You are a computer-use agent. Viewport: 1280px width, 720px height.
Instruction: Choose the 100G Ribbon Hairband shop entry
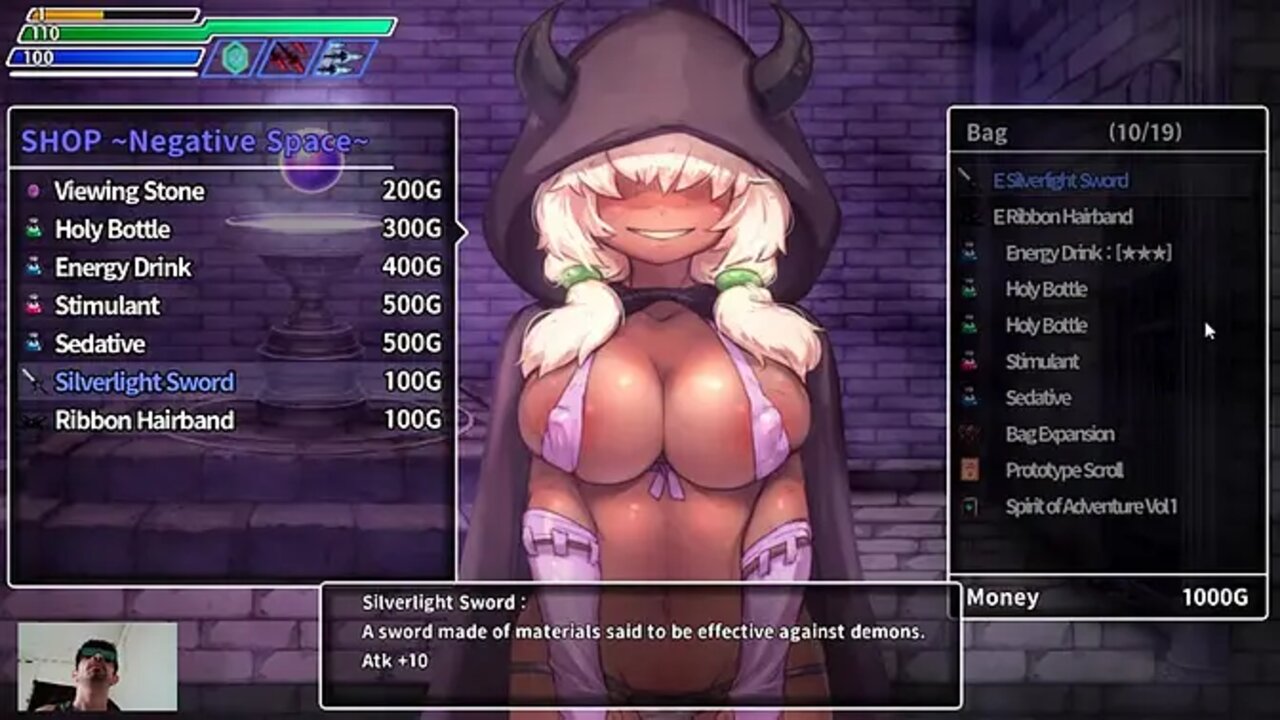(x=145, y=420)
